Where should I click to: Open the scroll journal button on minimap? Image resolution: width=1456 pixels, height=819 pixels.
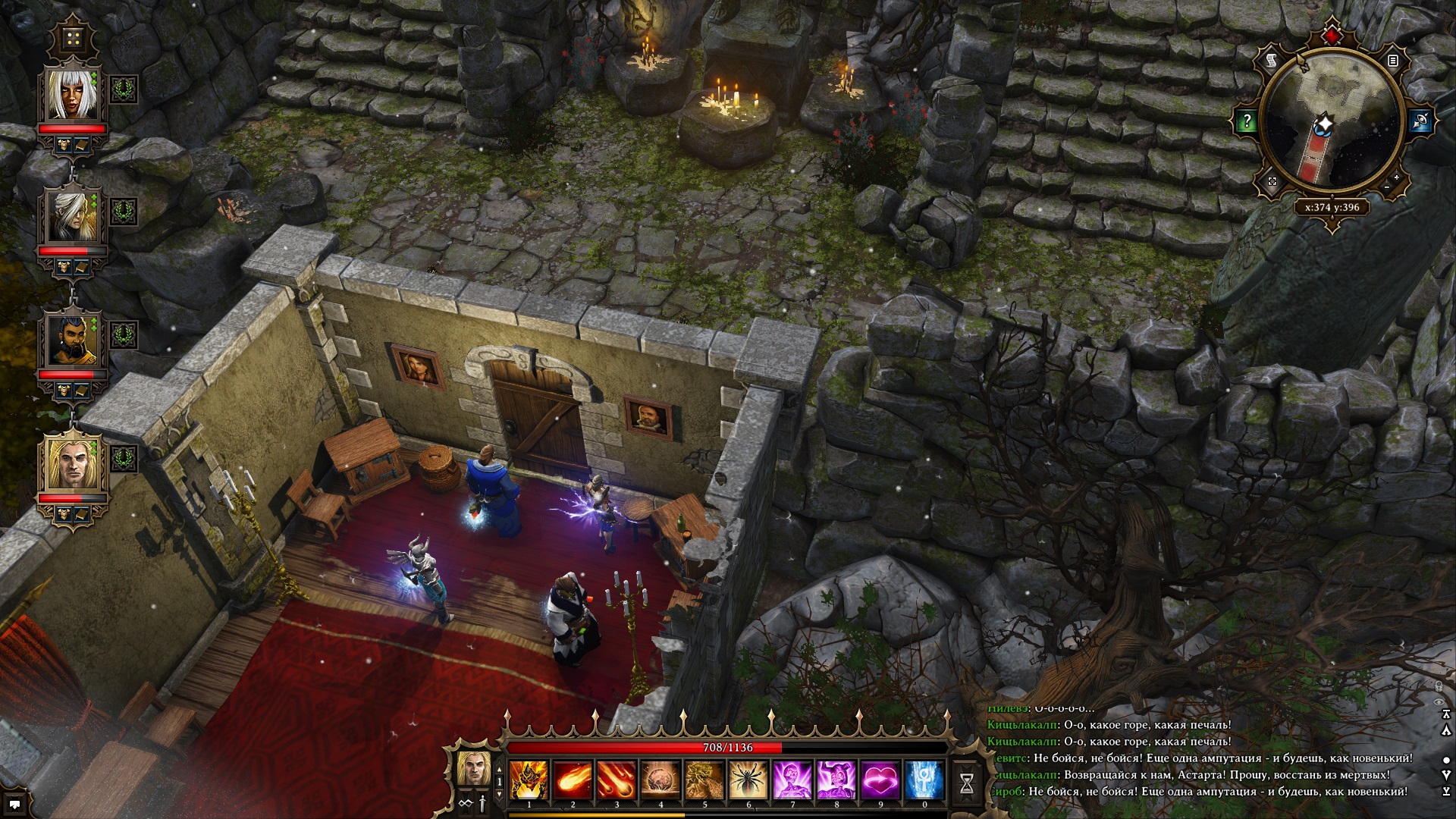1272,60
